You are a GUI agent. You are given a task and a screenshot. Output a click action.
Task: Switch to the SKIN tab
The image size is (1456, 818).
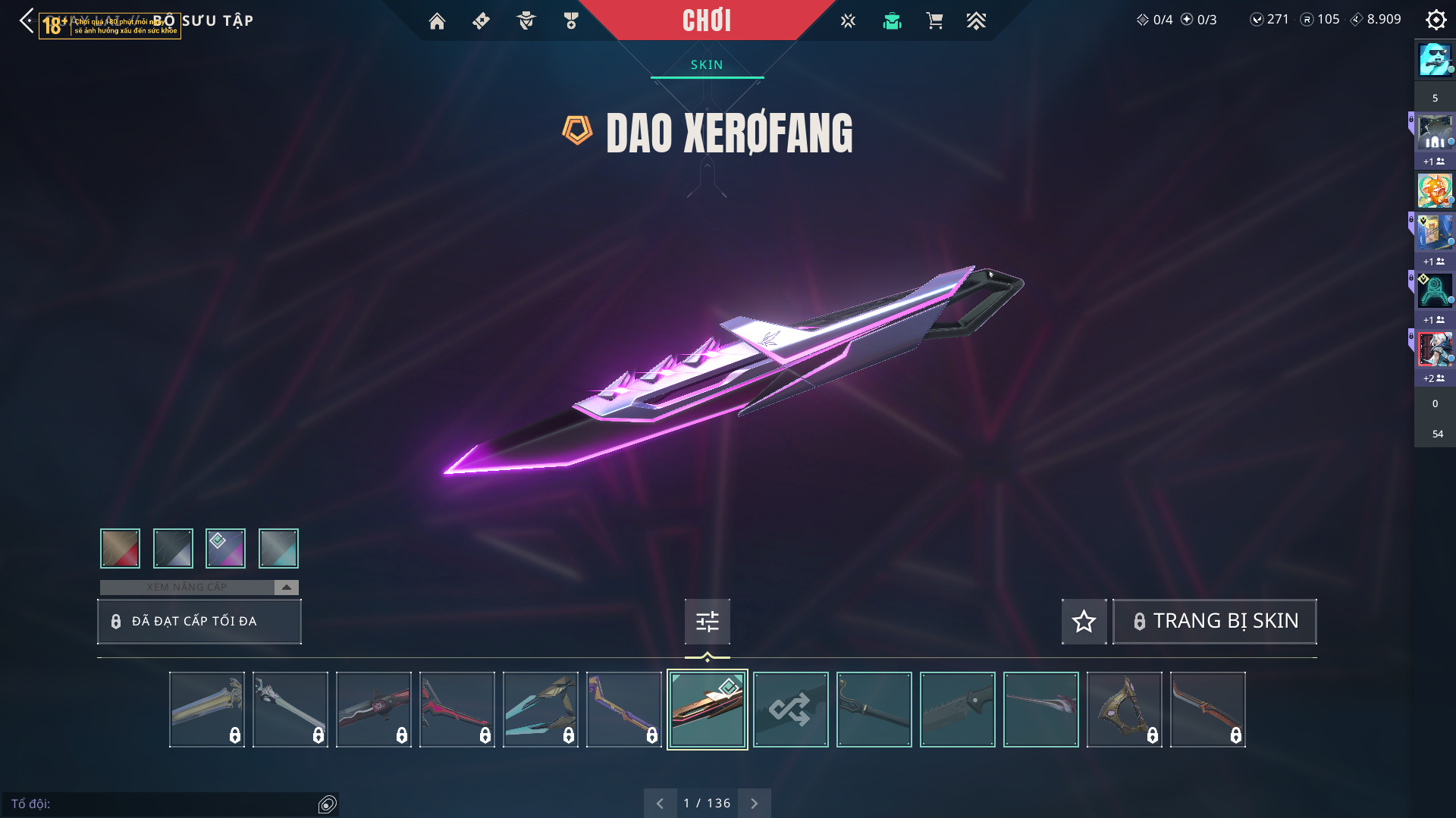click(707, 65)
